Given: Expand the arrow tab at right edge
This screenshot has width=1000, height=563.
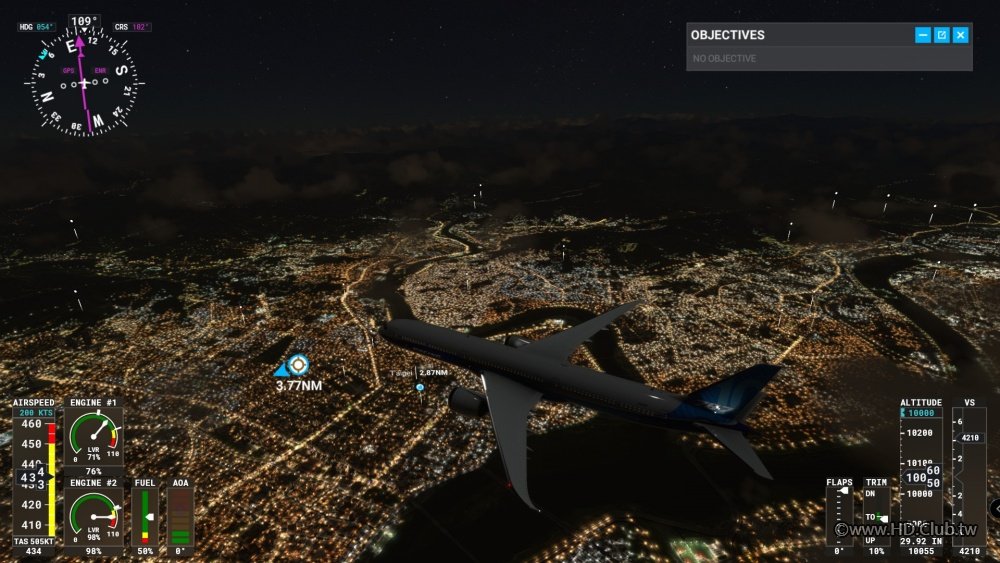Looking at the screenshot, I should 995,509.
